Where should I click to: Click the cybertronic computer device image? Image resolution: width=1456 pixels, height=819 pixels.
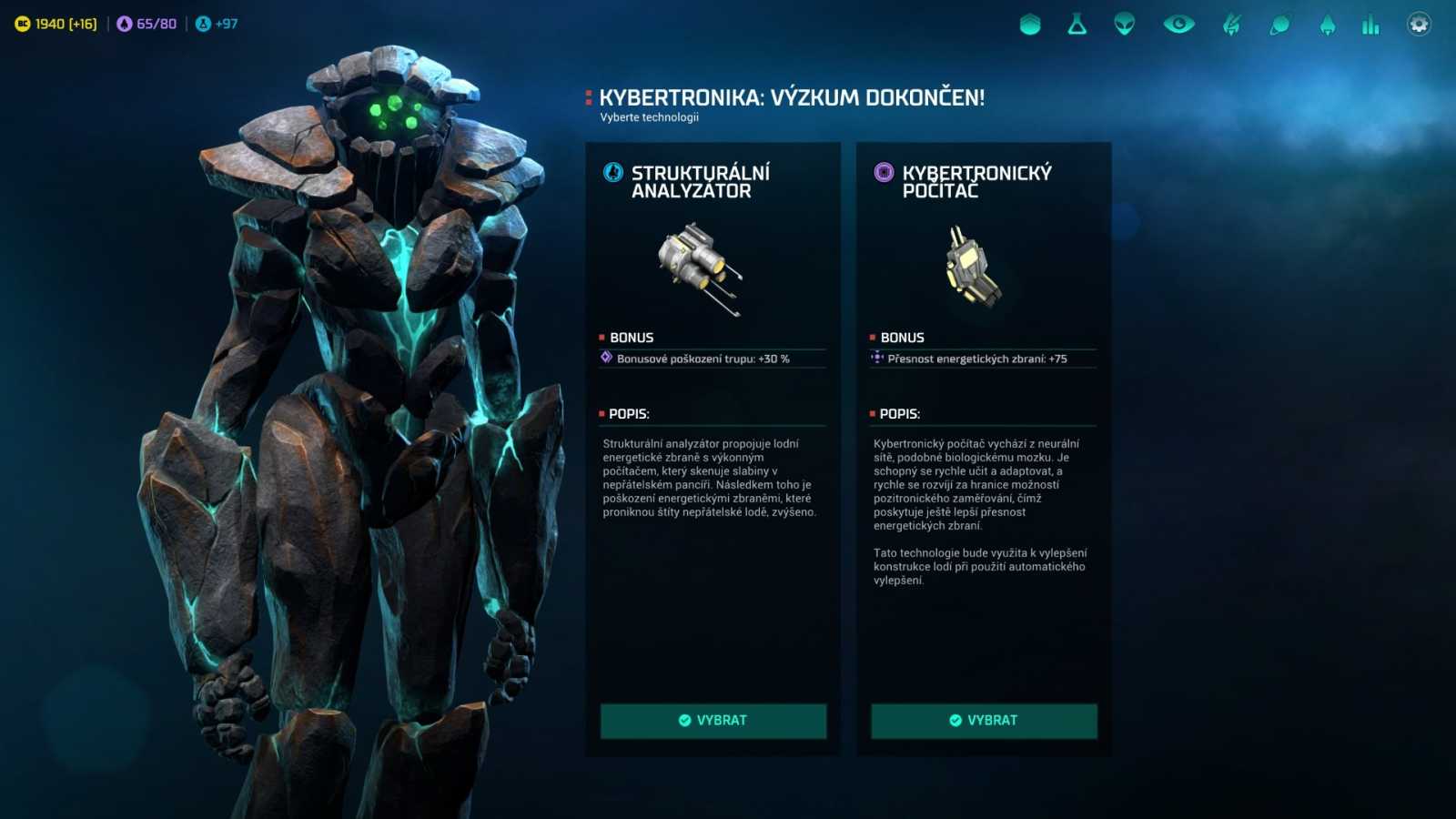point(974,268)
